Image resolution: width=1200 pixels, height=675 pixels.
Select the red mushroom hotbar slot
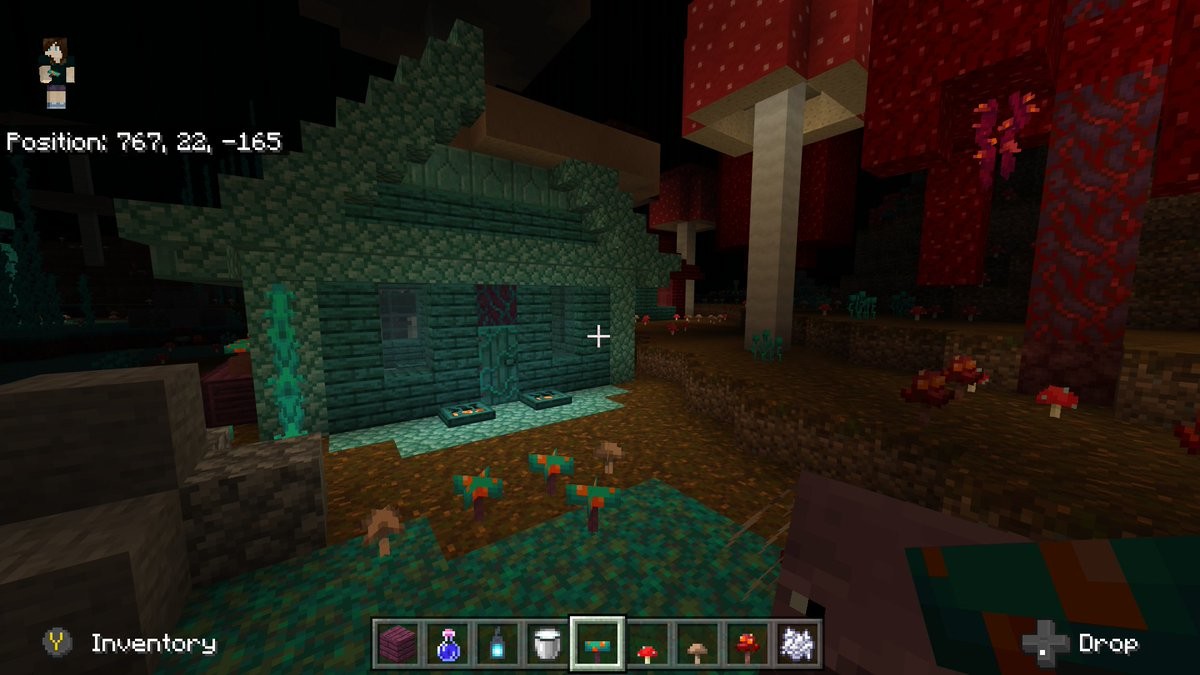pos(648,643)
